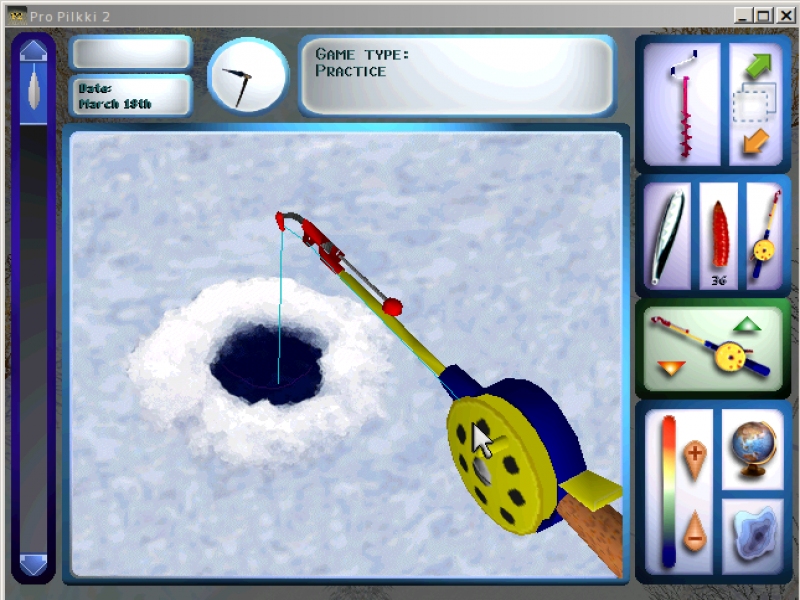Minimize the Pro Pilkki 2 window
The width and height of the screenshot is (800, 600).
[x=744, y=15]
